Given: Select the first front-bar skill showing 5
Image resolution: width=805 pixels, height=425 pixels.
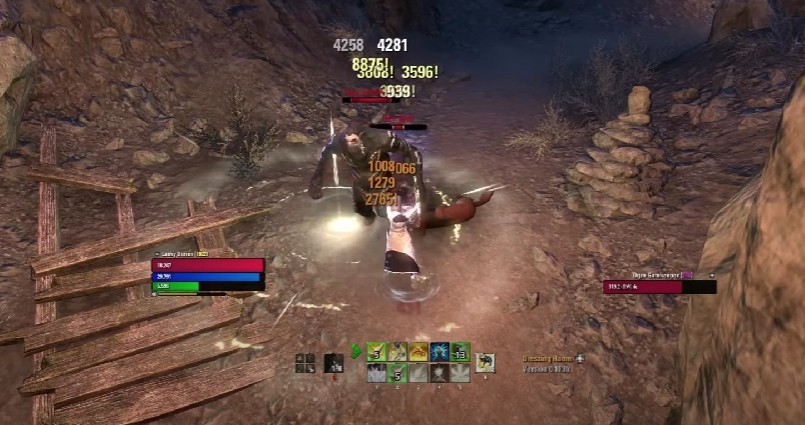Looking at the screenshot, I should 376,352.
